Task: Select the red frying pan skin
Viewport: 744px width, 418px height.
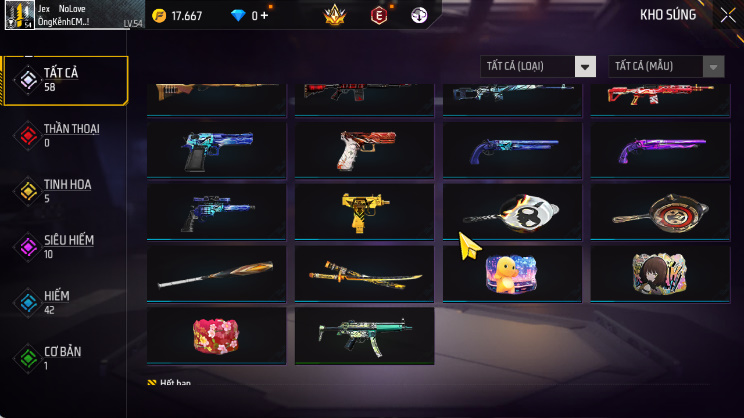Action: [x=660, y=211]
